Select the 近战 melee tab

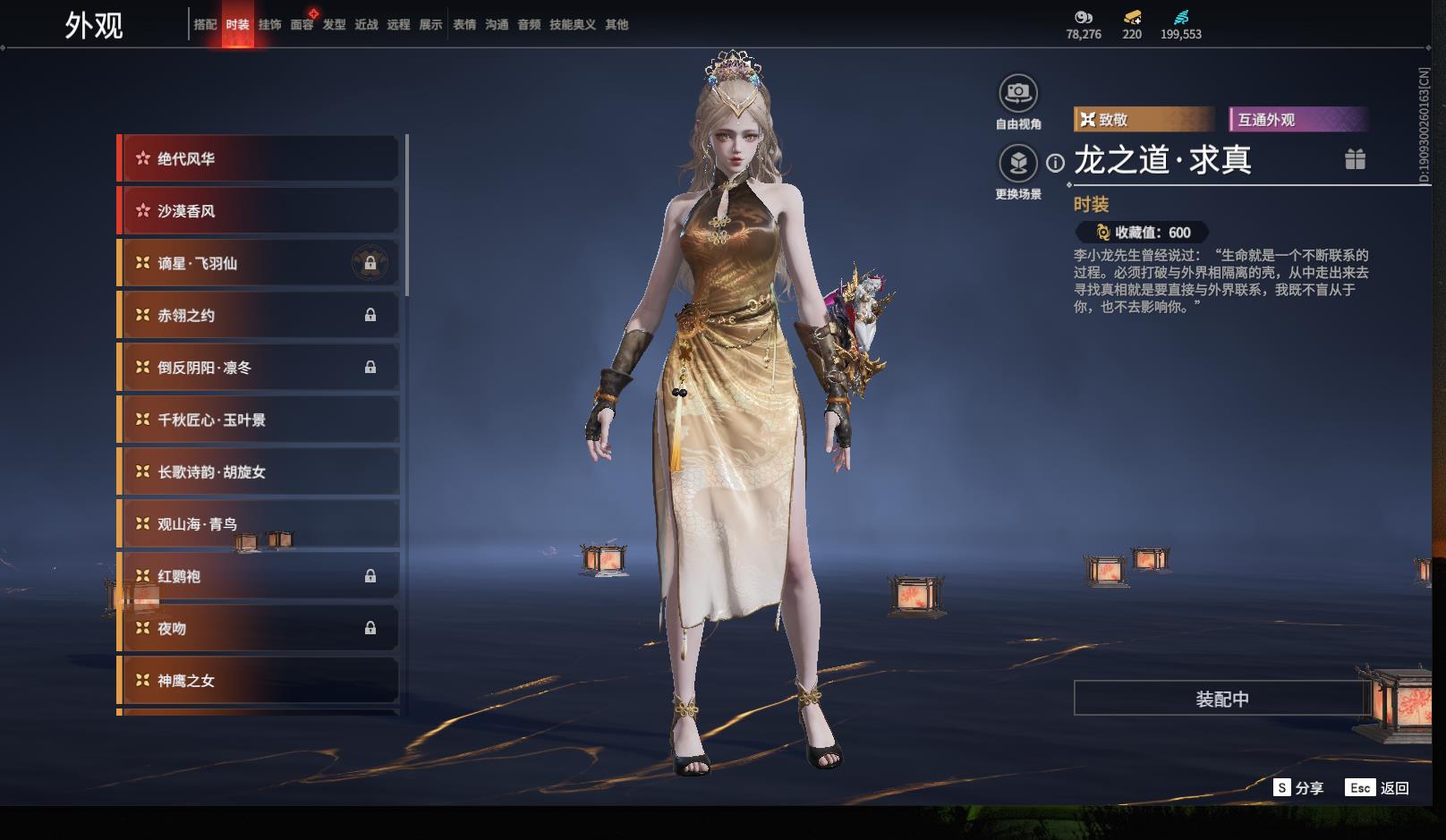366,25
